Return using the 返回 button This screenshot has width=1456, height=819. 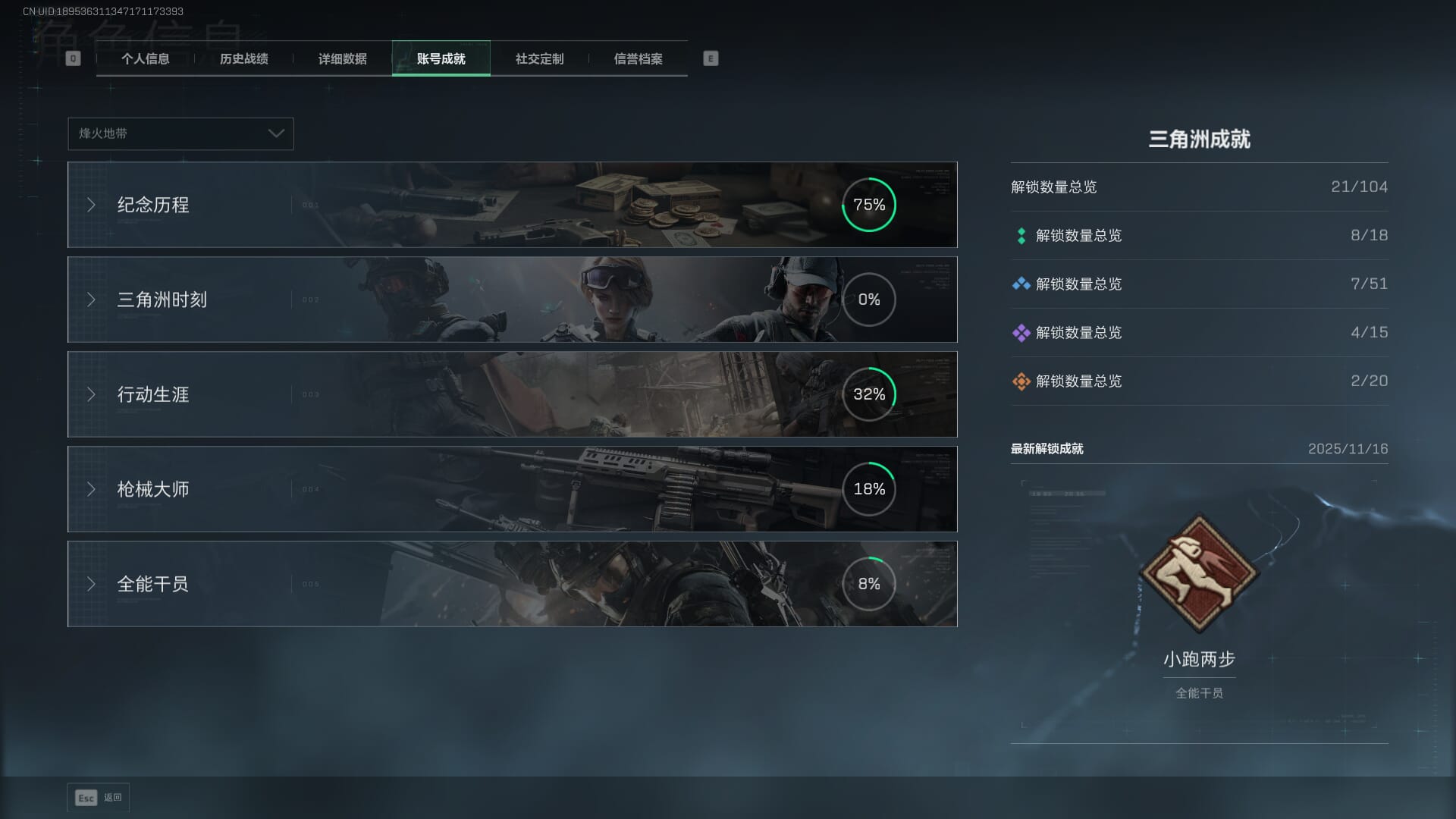[x=99, y=798]
